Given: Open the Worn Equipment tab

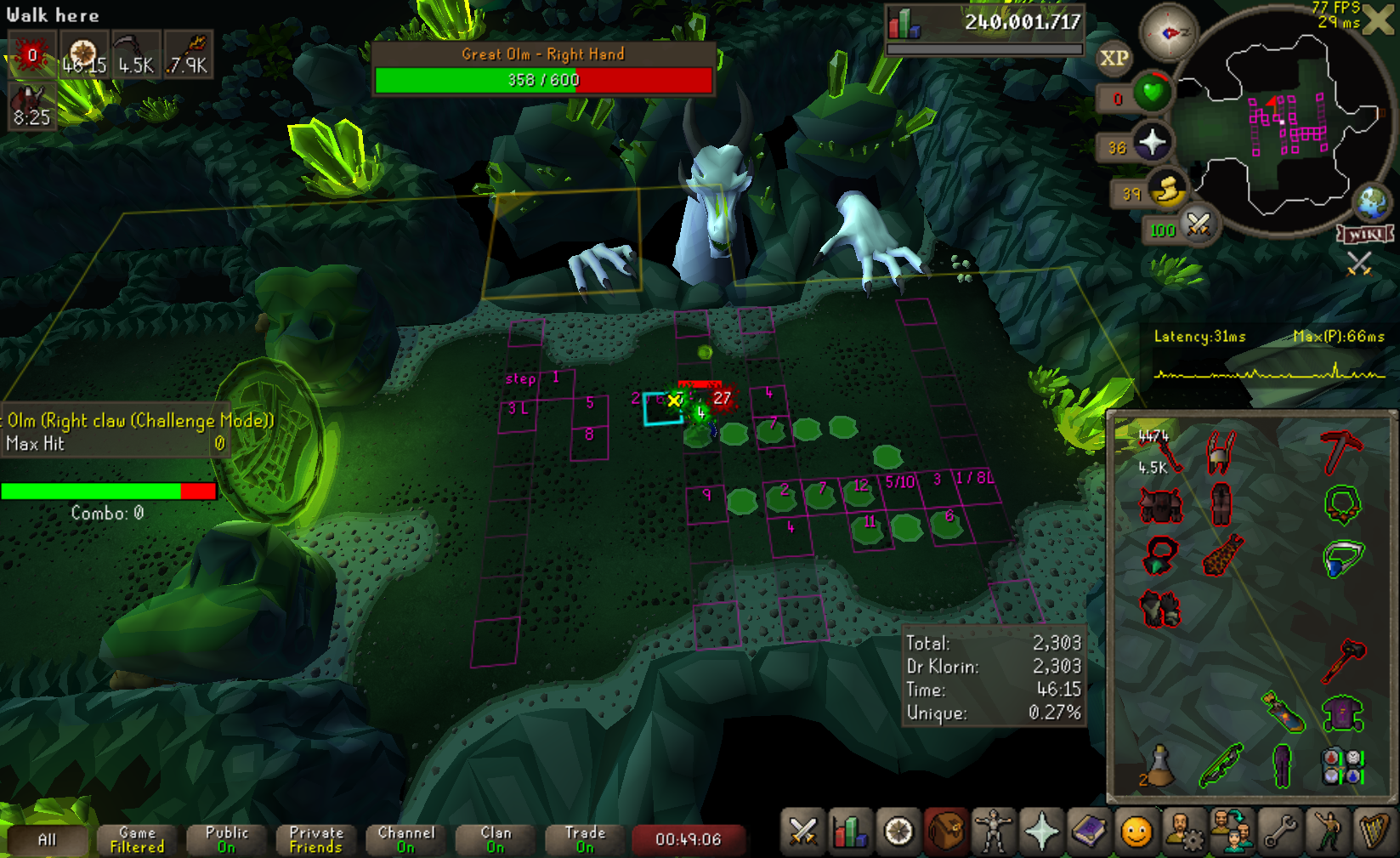Looking at the screenshot, I should pos(993,832).
